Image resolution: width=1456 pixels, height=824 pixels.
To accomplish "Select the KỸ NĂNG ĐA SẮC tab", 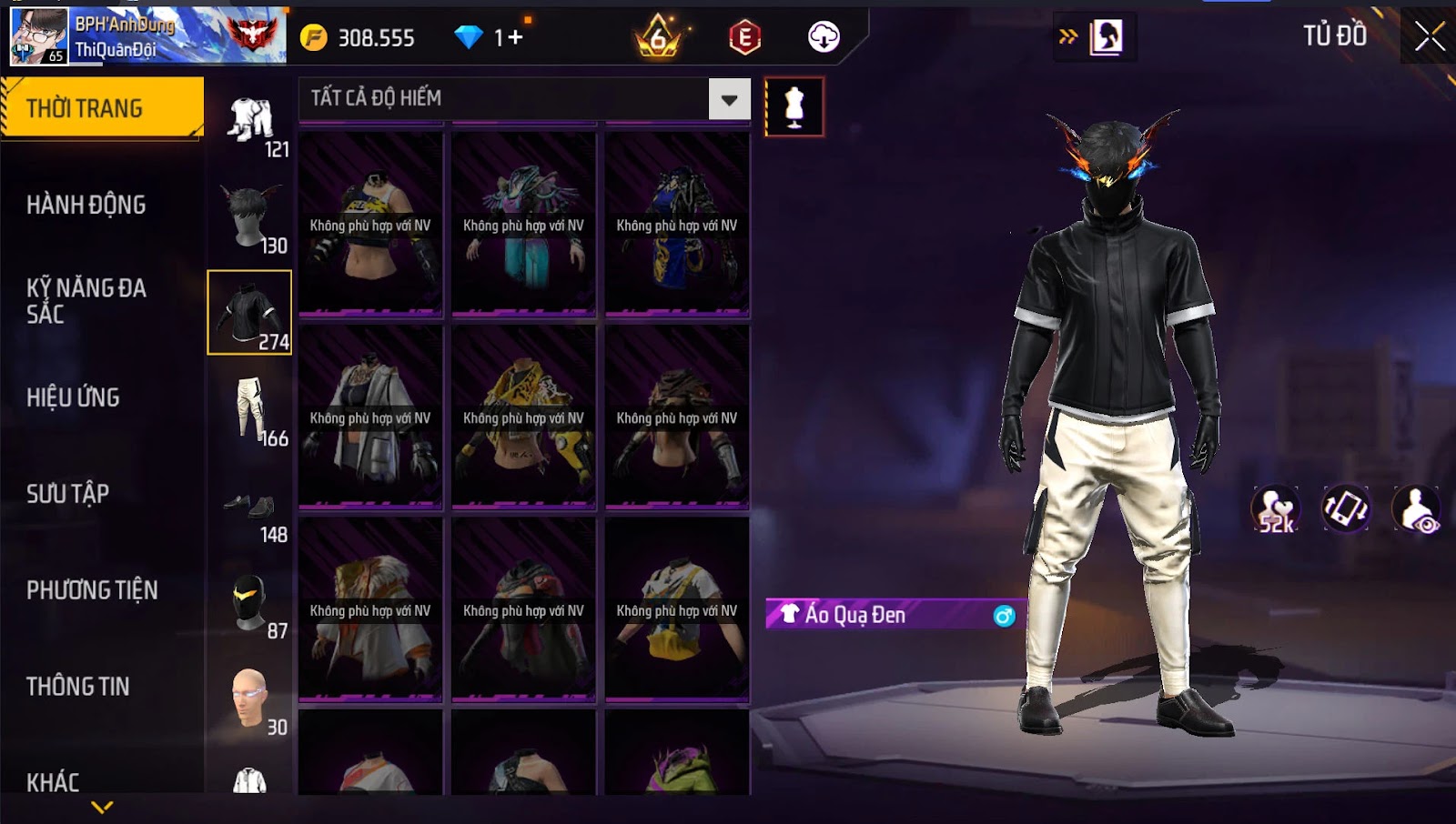I will (86, 301).
